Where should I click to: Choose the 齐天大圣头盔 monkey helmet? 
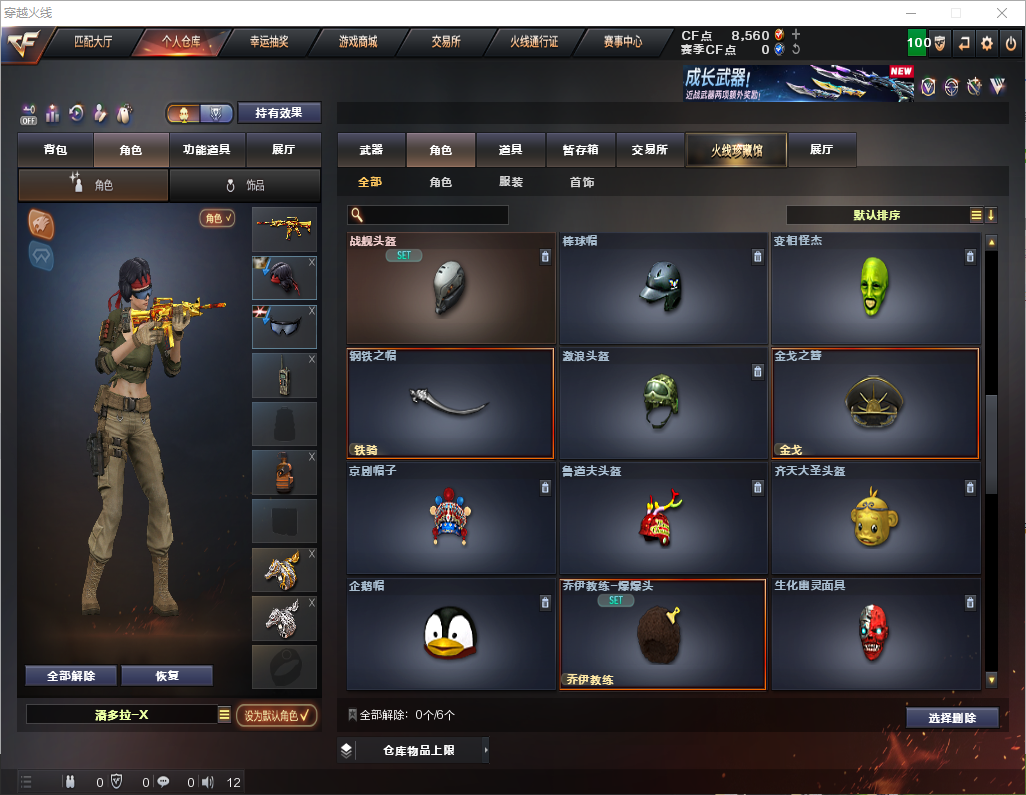[x=874, y=520]
